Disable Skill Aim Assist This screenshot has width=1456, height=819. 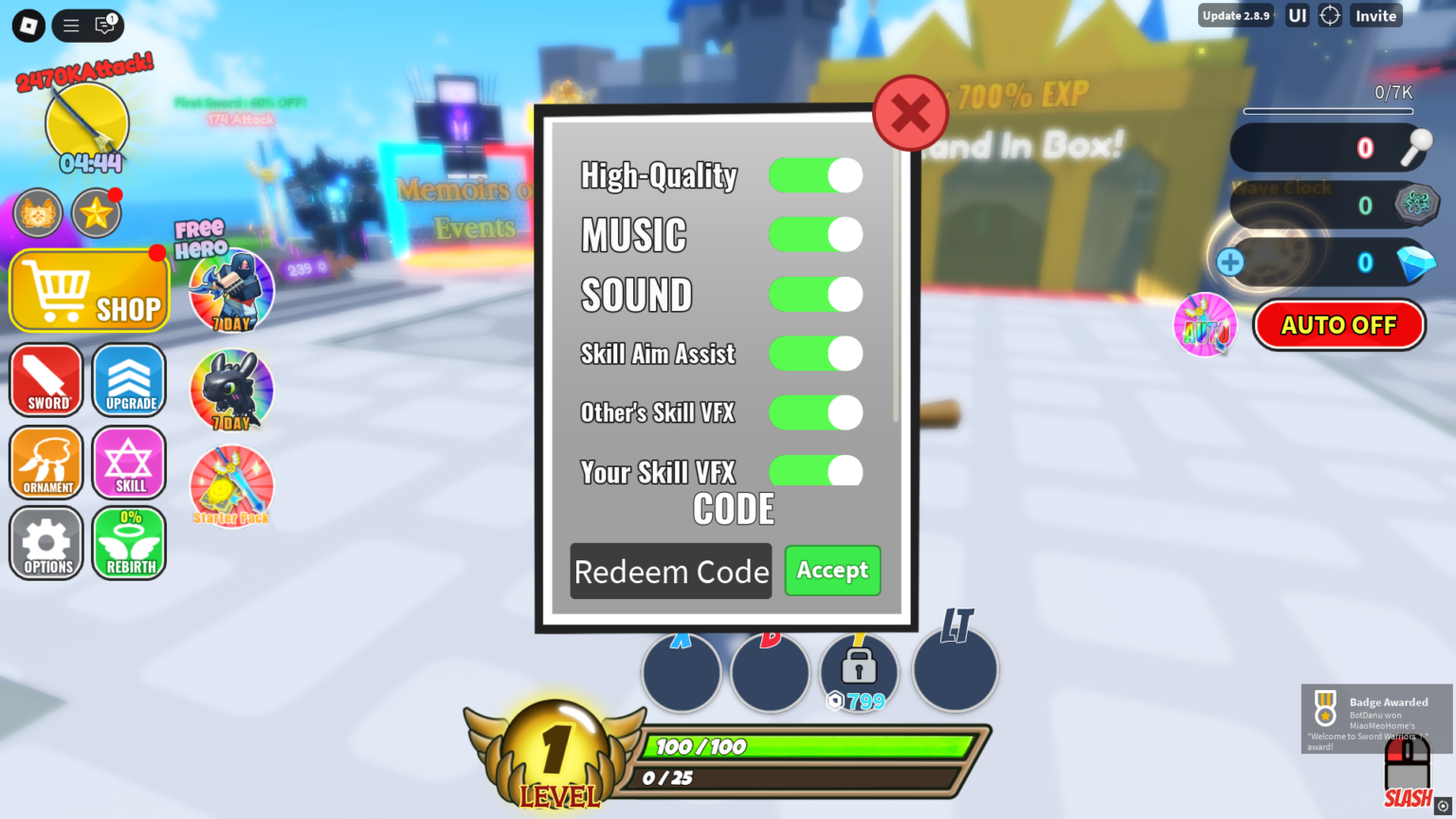click(x=815, y=353)
